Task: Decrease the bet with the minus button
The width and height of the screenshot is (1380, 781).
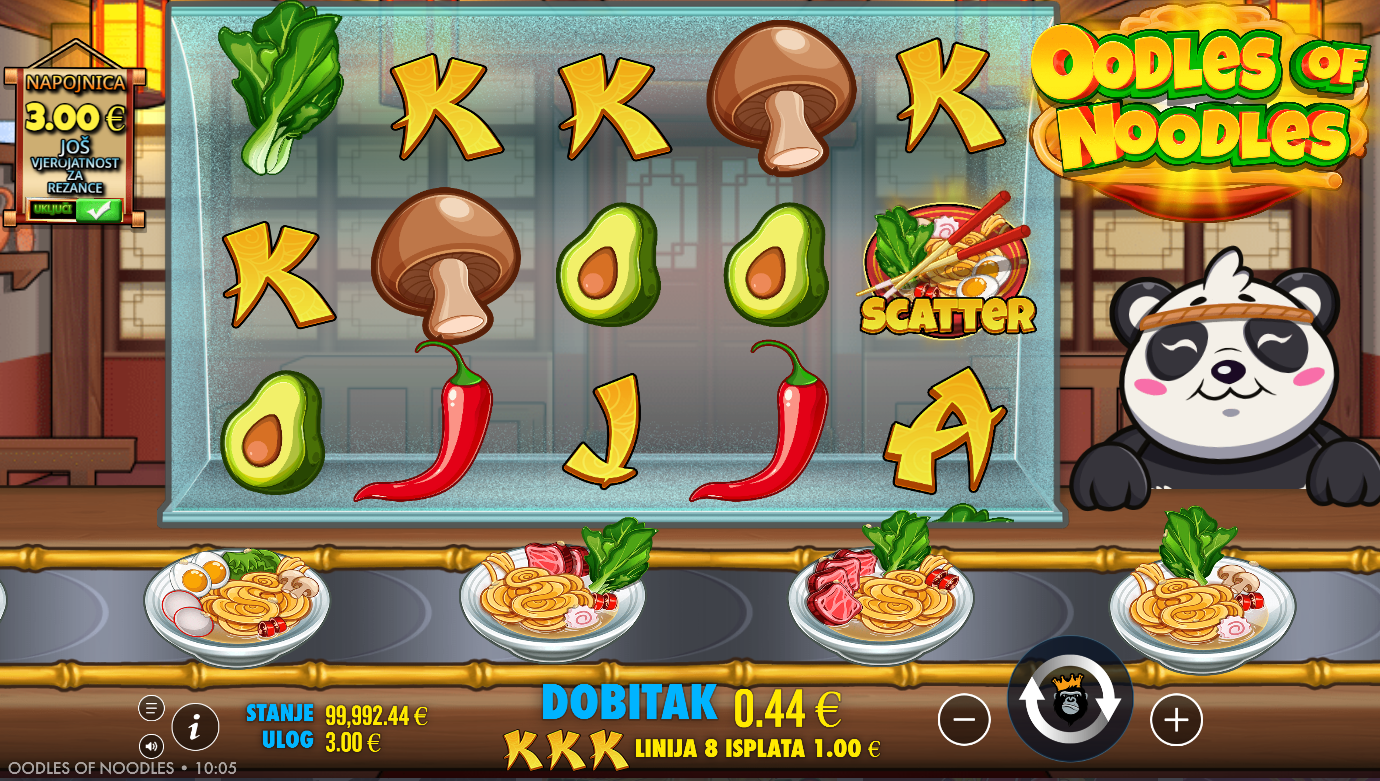Action: 964,720
